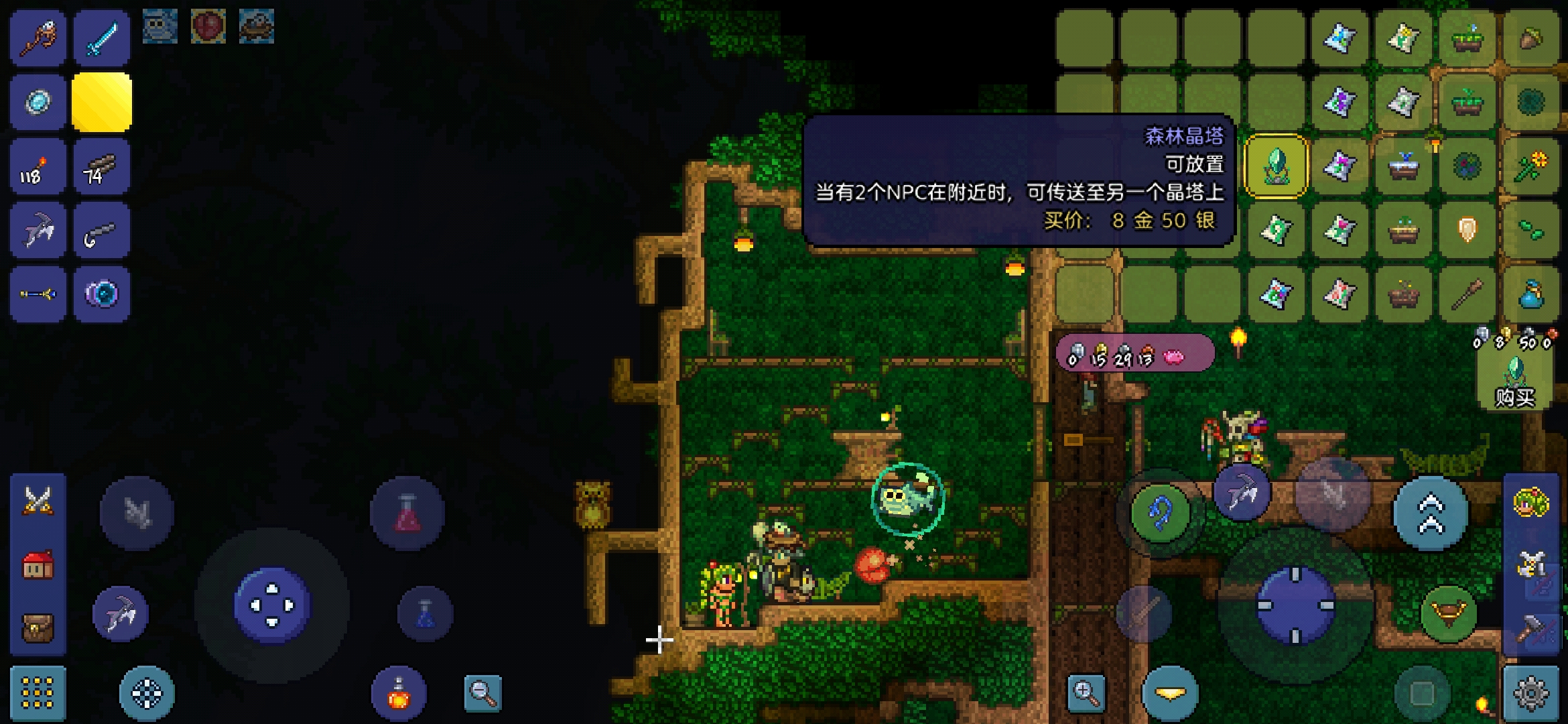This screenshot has width=1568, height=724.
Task: Open the settings gear
Action: 1531,692
